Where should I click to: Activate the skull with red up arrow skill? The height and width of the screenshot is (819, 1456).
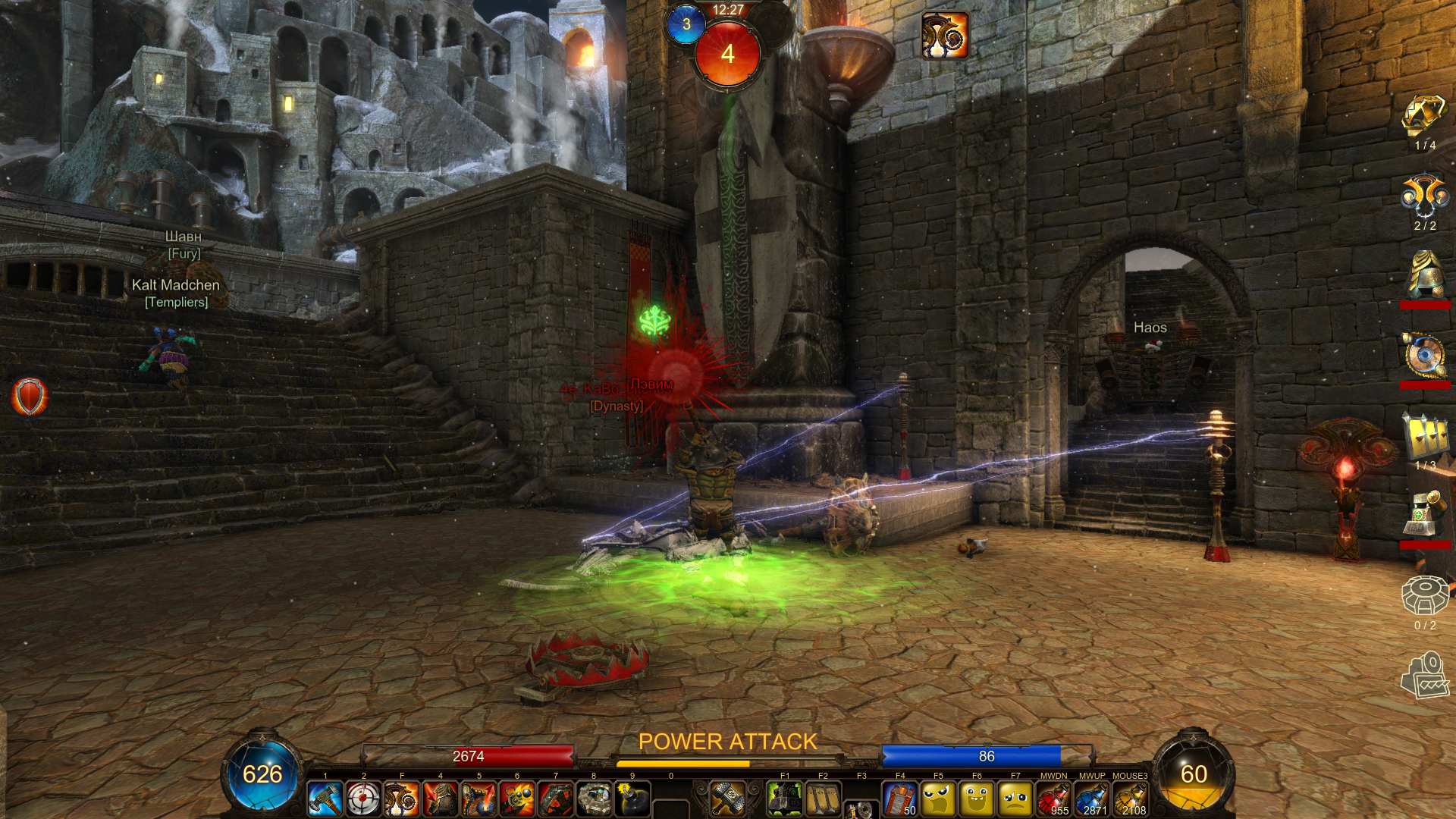click(479, 799)
